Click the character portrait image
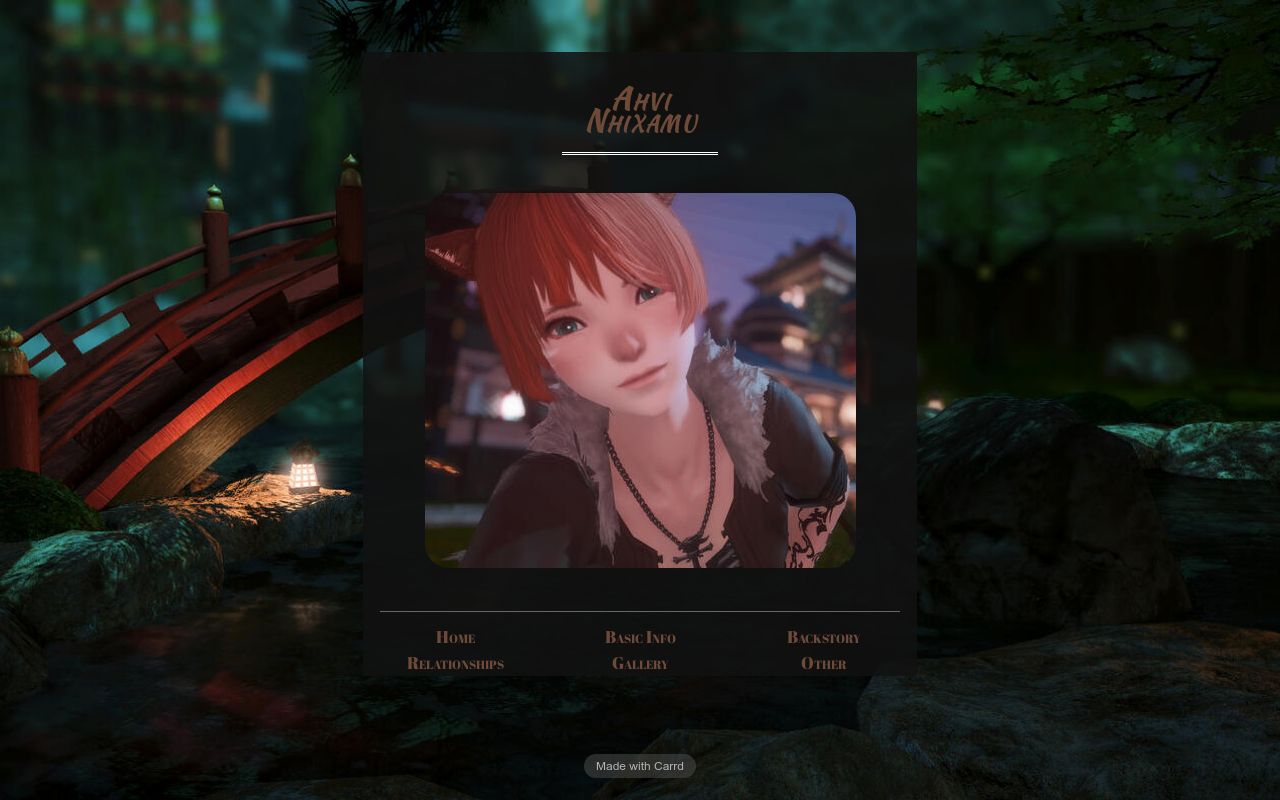This screenshot has height=800, width=1280. [640, 380]
